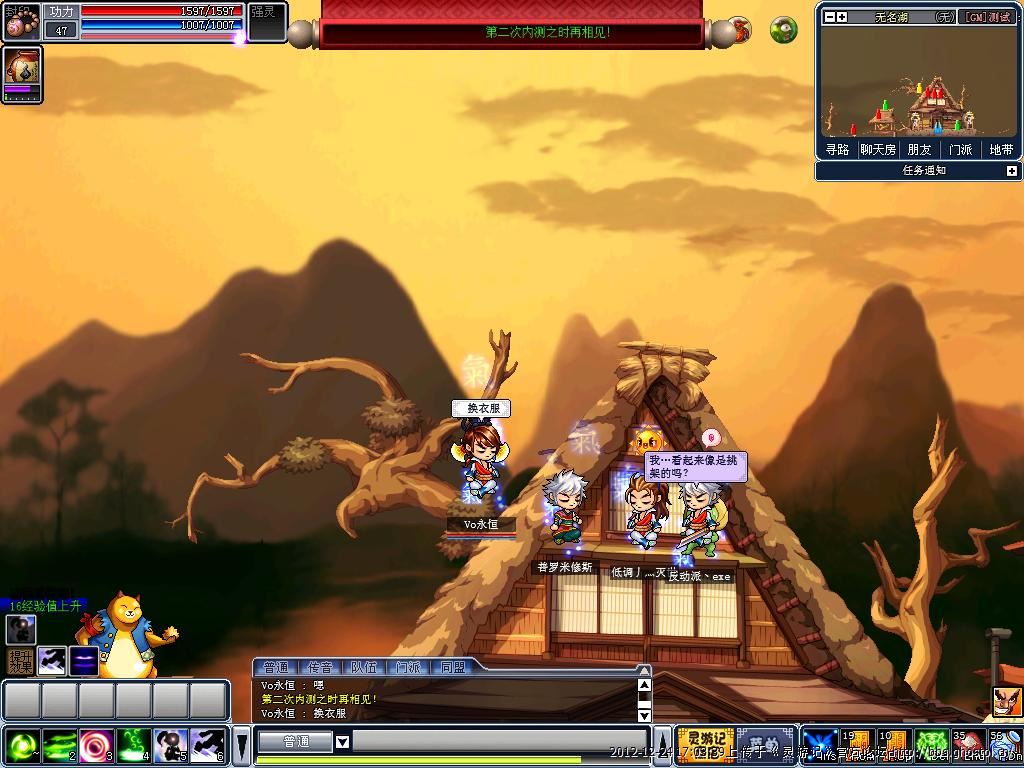
Task: Select the 同盟 alliance chat tab
Action: point(452,667)
